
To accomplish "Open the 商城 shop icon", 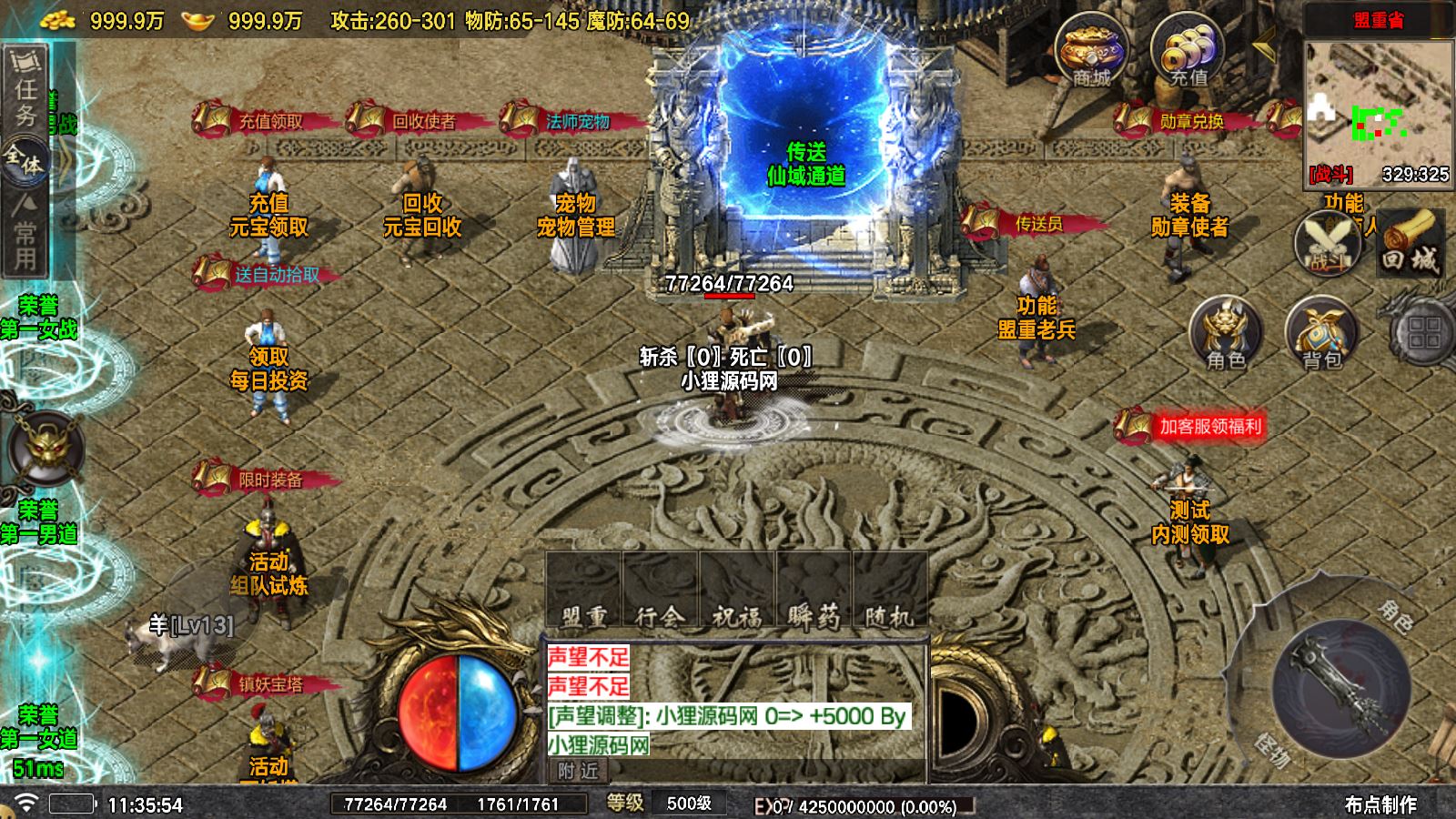I will click(x=1091, y=51).
